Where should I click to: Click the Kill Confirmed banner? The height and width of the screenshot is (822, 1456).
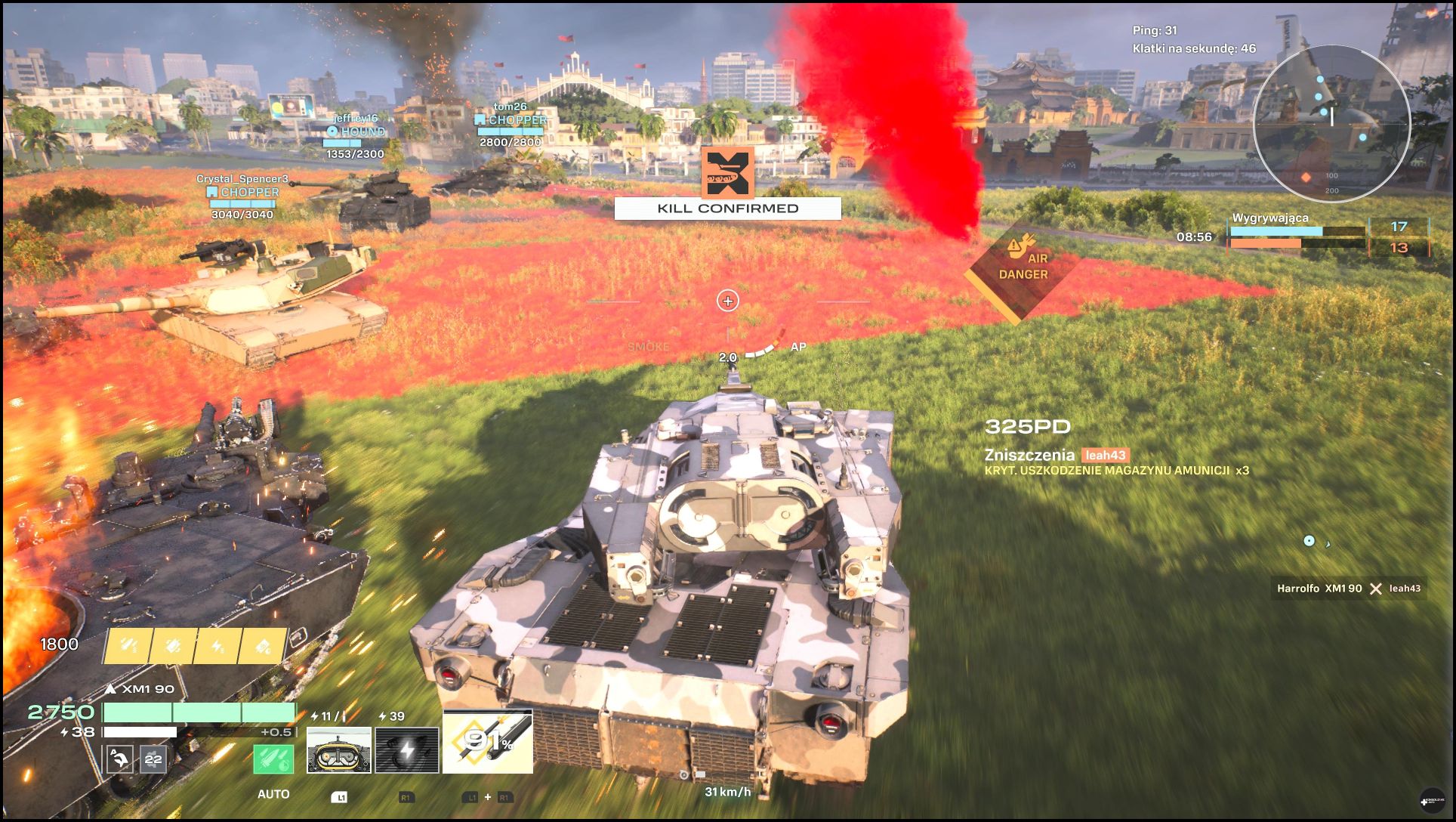coord(727,209)
